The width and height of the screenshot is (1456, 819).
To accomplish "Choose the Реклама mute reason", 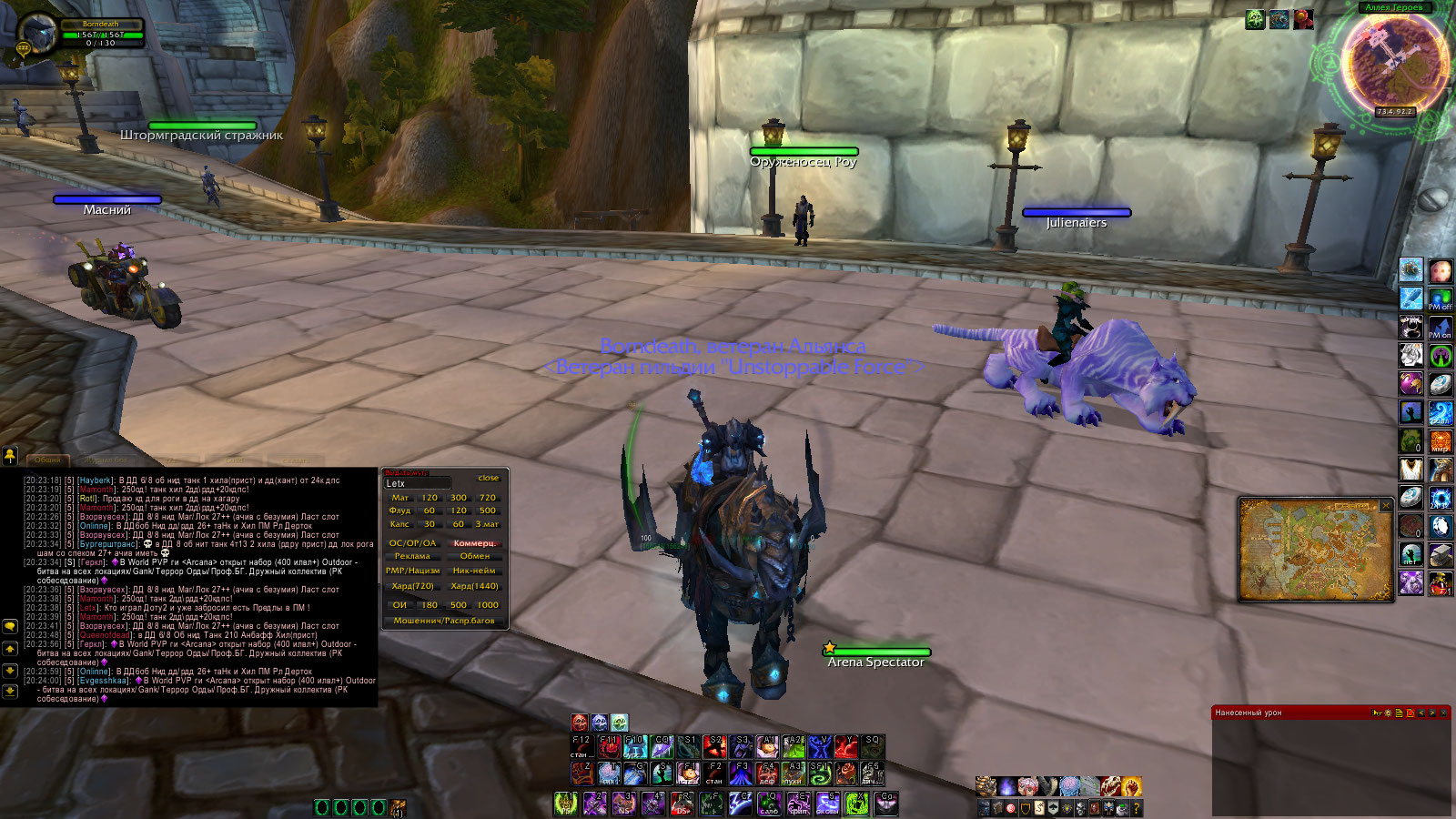I will point(412,556).
